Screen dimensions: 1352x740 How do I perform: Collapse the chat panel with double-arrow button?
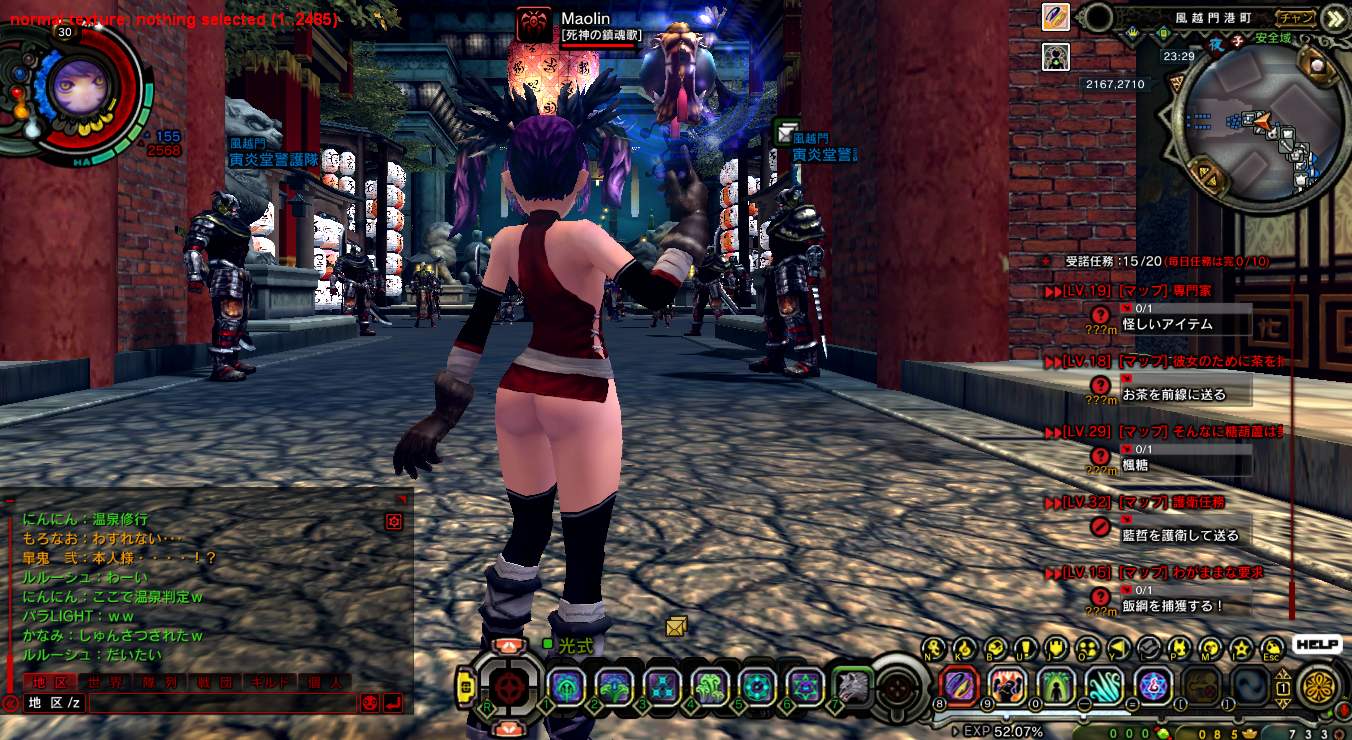[10, 703]
